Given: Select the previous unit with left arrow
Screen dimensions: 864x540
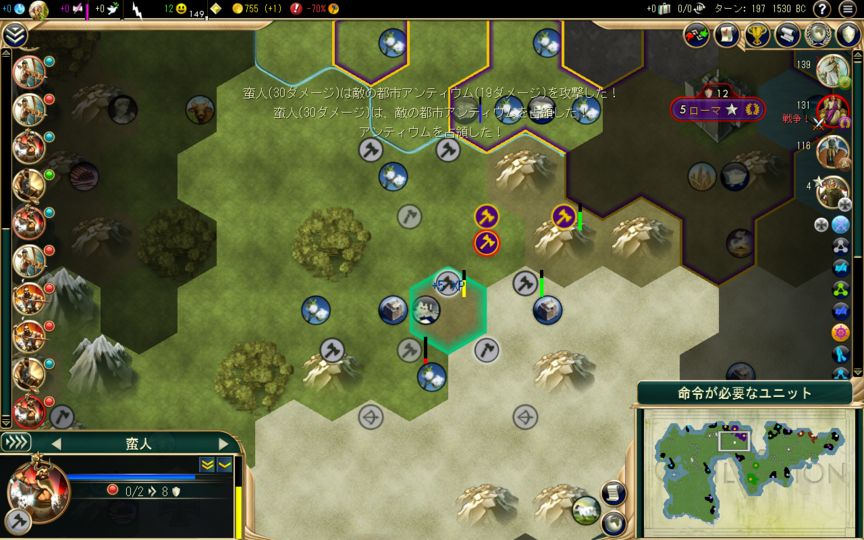Looking at the screenshot, I should coord(56,443).
